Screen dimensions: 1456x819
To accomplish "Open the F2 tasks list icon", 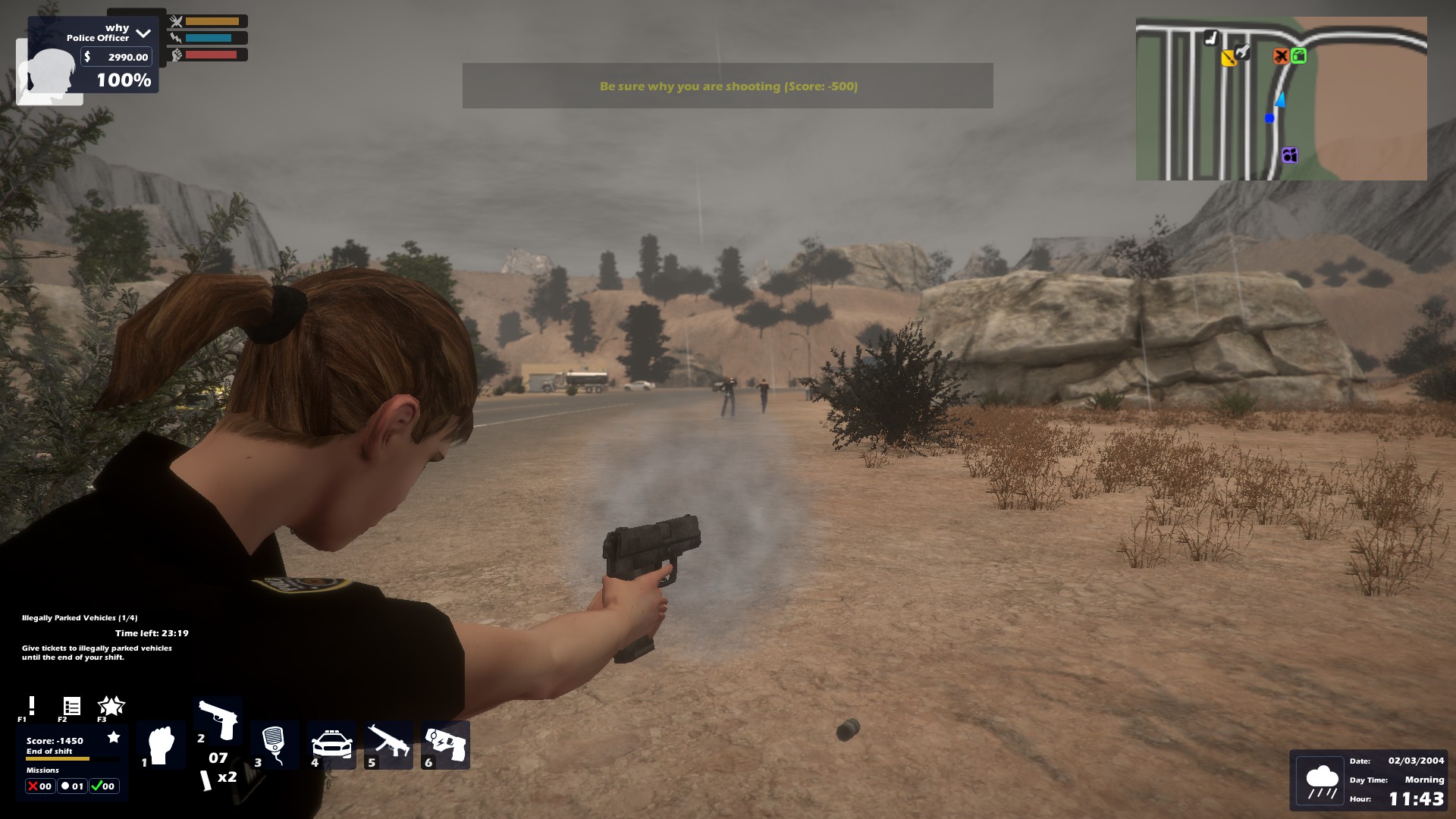I will [x=71, y=706].
